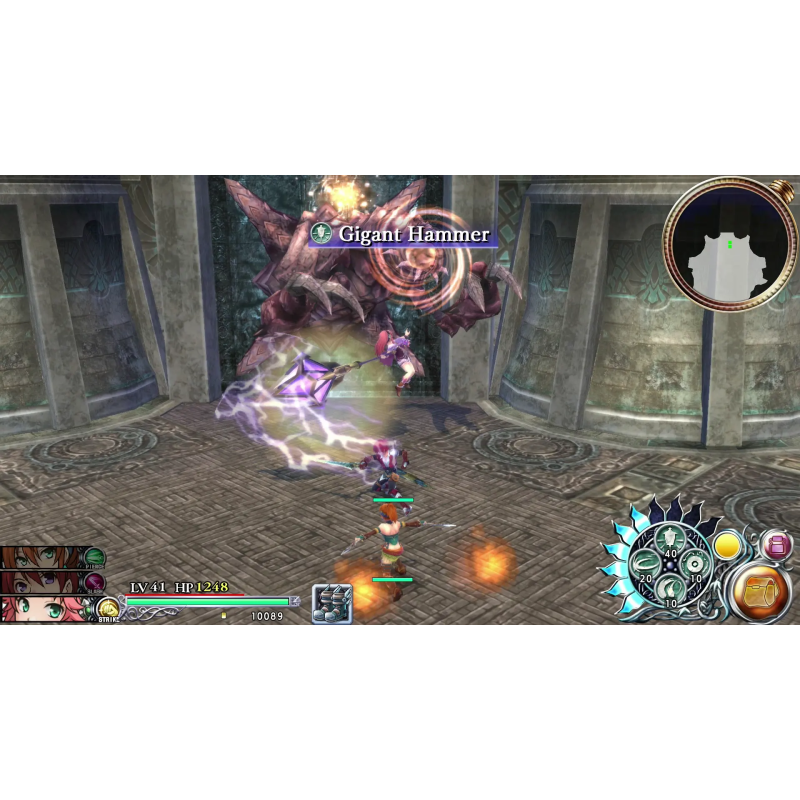The image size is (800, 800).
Task: Activate the Gigant Hammer skill costing 40
Action: point(669,540)
